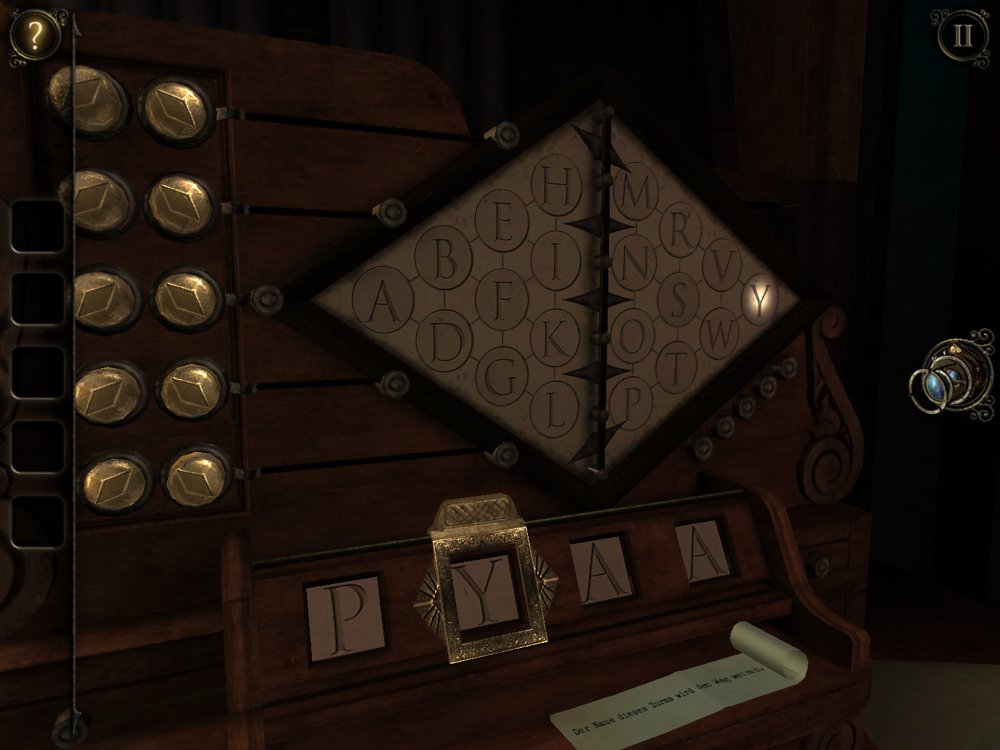This screenshot has width=1000, height=750.
Task: Open the hint question mark button
Action: (x=35, y=35)
